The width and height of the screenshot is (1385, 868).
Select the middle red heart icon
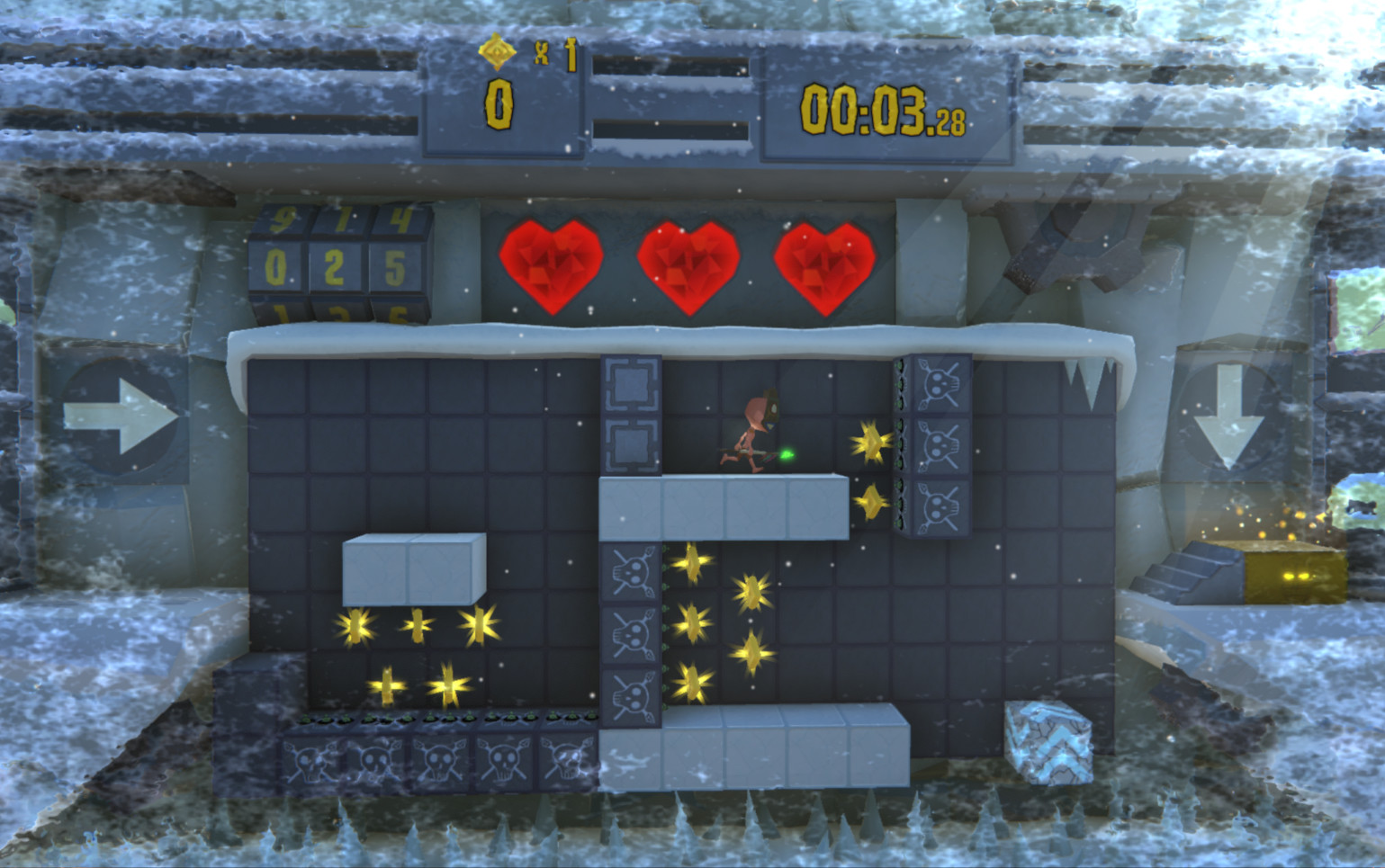(688, 267)
